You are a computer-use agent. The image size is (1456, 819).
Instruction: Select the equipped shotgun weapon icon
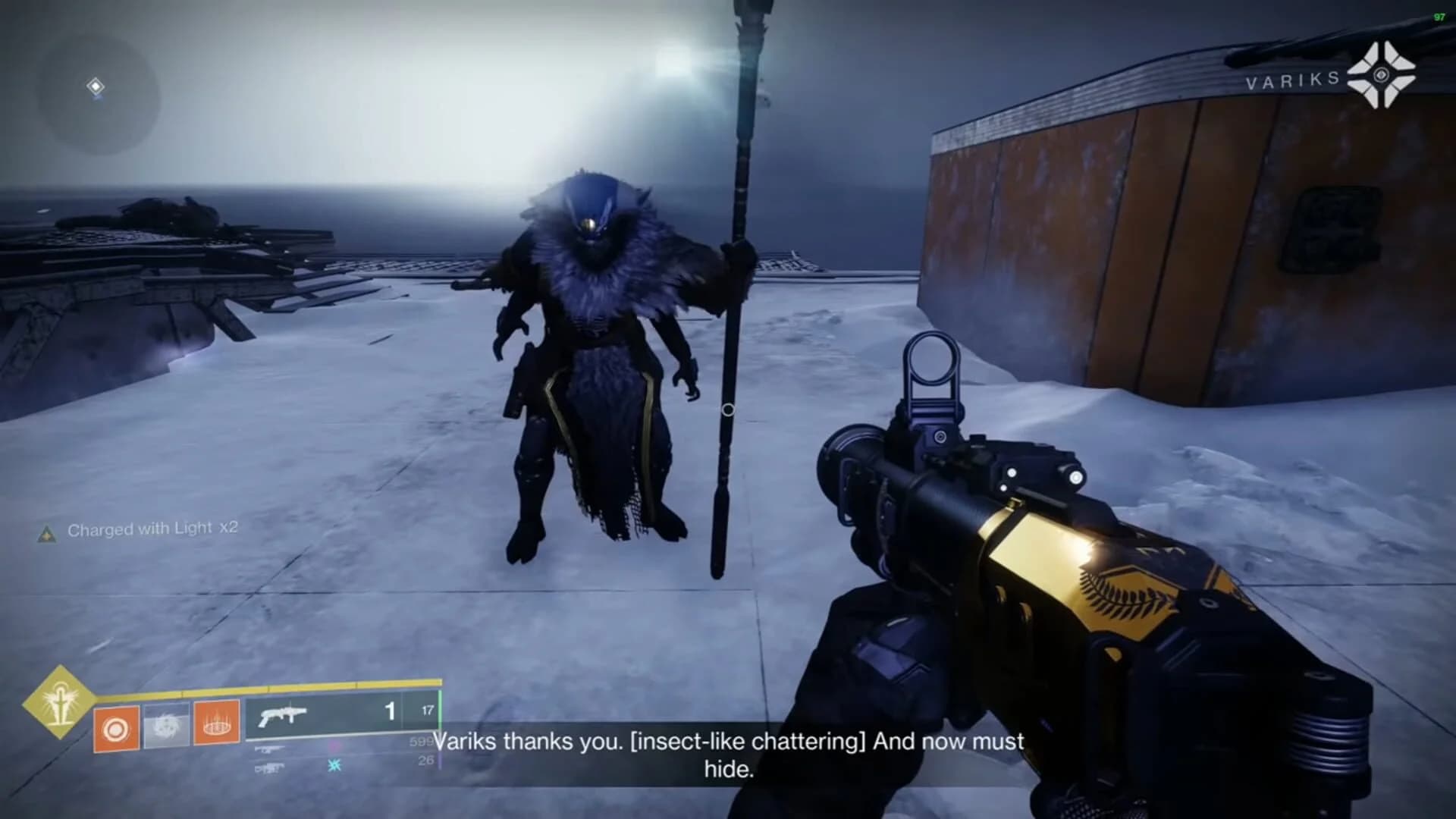click(x=282, y=717)
